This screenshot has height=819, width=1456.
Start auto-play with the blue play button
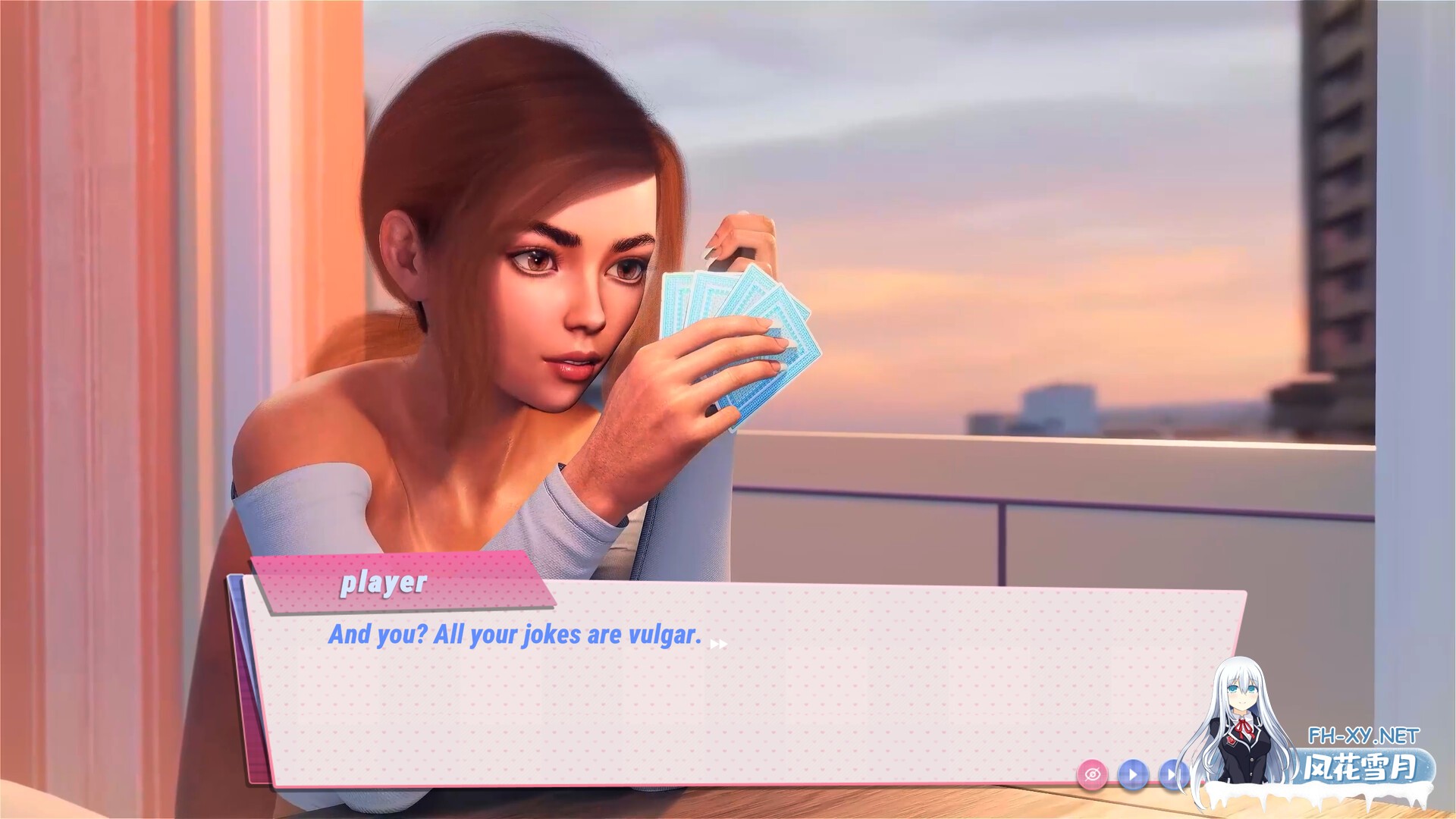(1133, 774)
